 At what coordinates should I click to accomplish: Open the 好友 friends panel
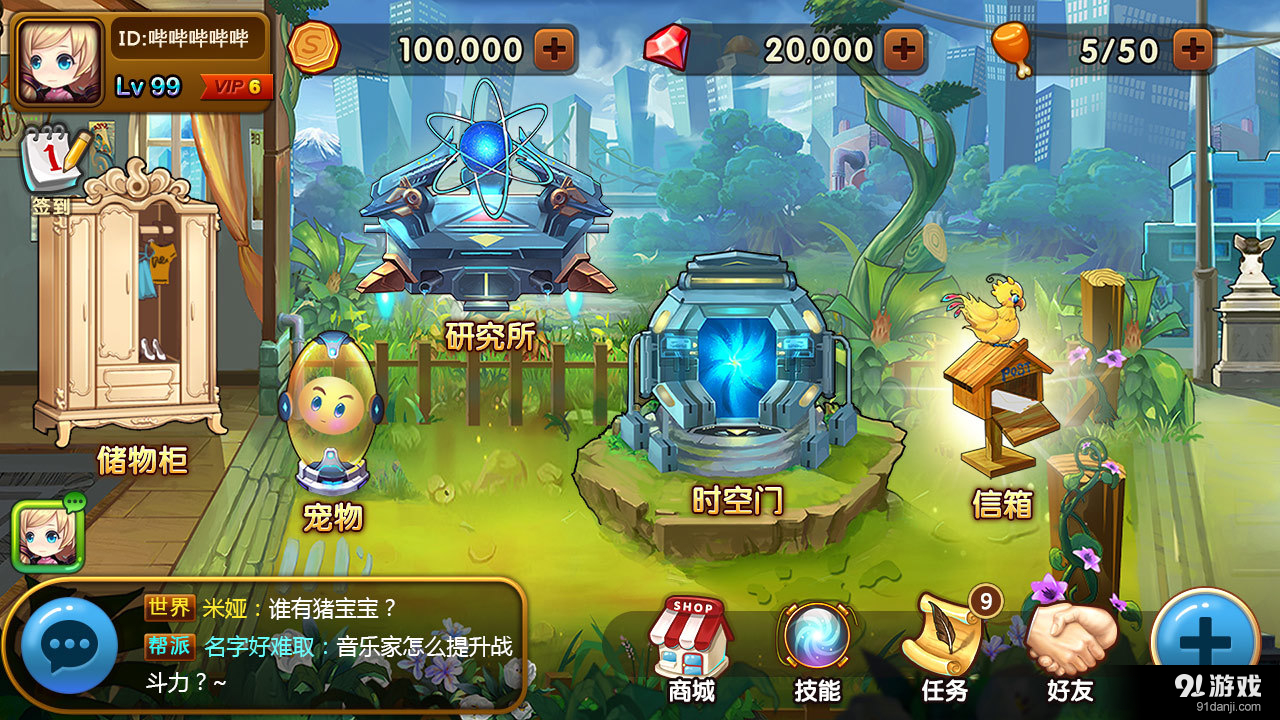[x=1070, y=640]
